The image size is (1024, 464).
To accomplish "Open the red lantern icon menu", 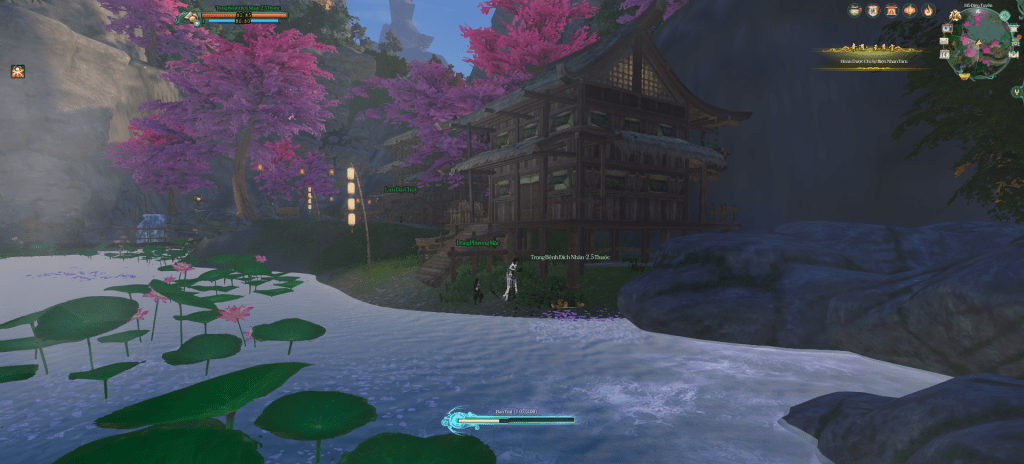I will (910, 10).
